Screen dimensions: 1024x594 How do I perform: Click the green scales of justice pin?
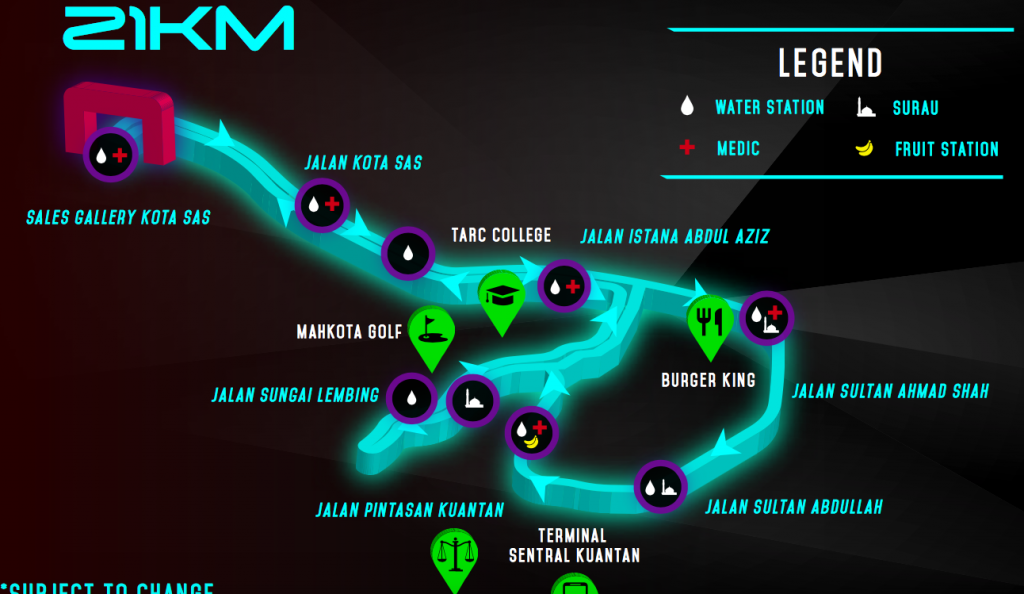tap(454, 553)
